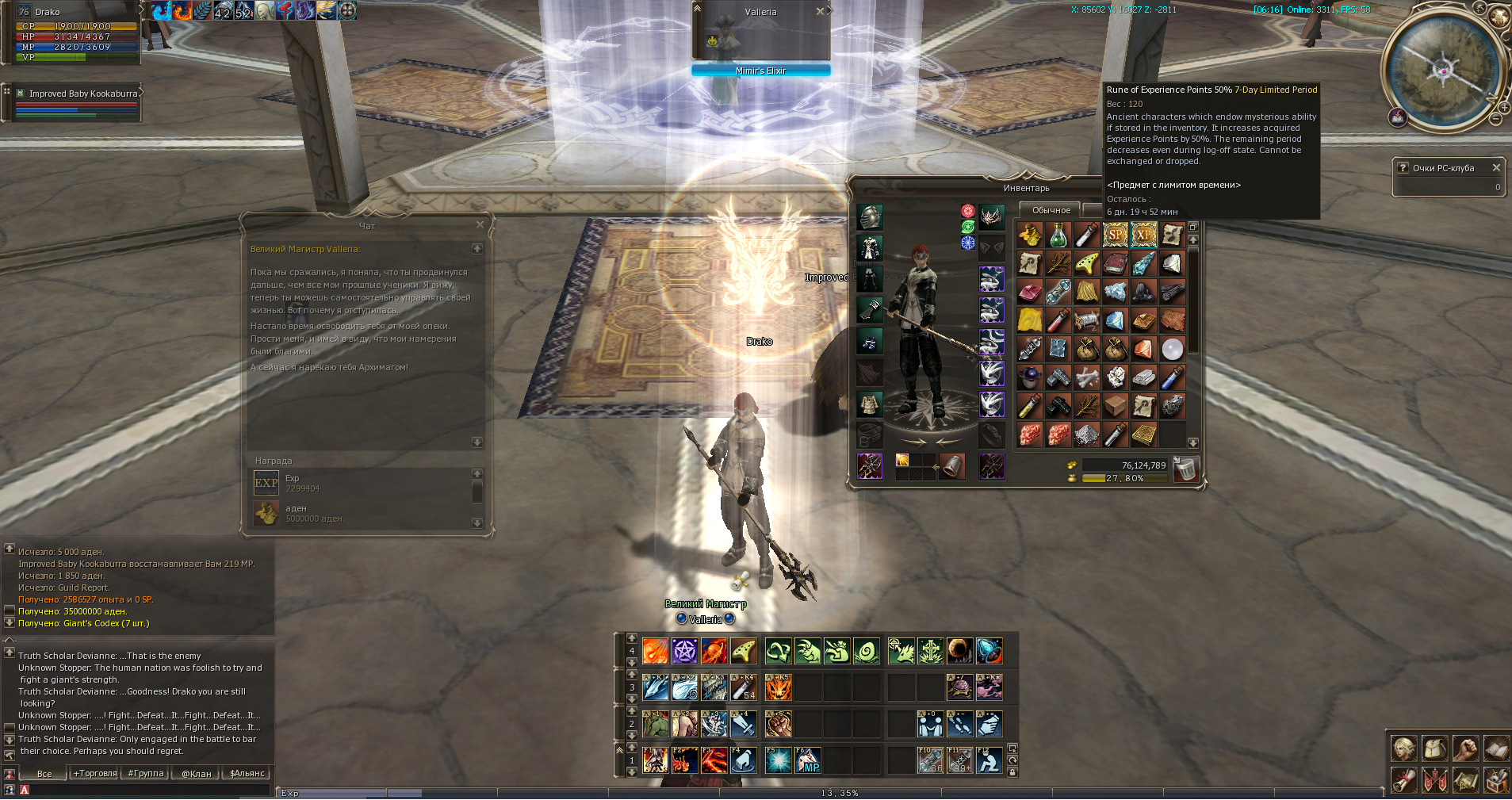The height and width of the screenshot is (800, 1512).
Task: Close the Очки PC-клуба window
Action: click(x=1496, y=167)
